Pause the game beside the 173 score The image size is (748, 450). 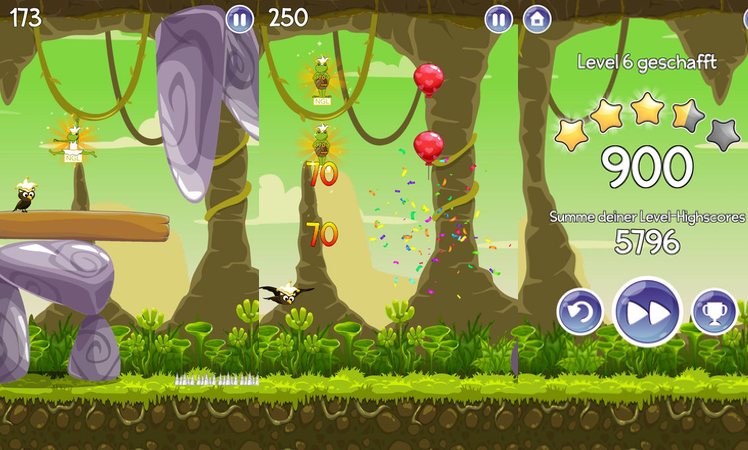click(x=240, y=18)
